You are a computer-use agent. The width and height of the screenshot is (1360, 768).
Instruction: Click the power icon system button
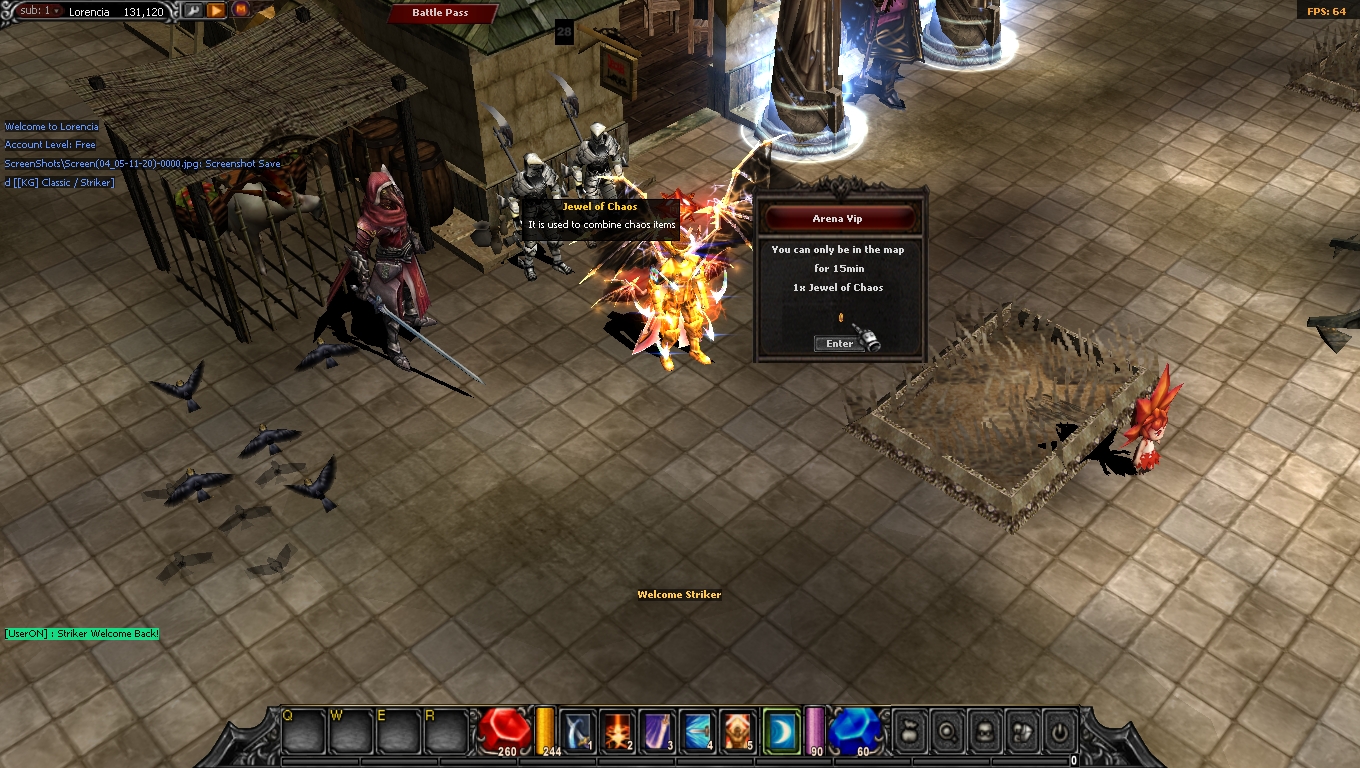1059,732
